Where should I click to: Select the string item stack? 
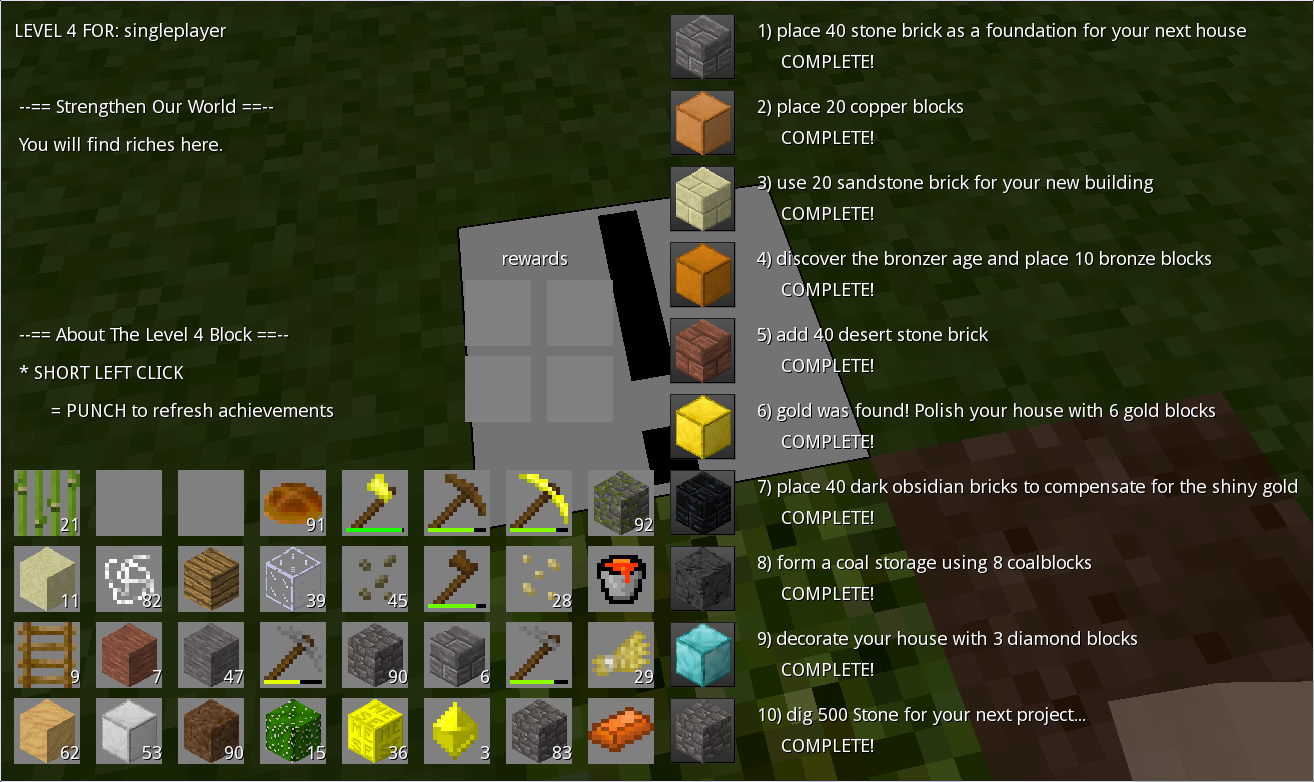[x=129, y=579]
